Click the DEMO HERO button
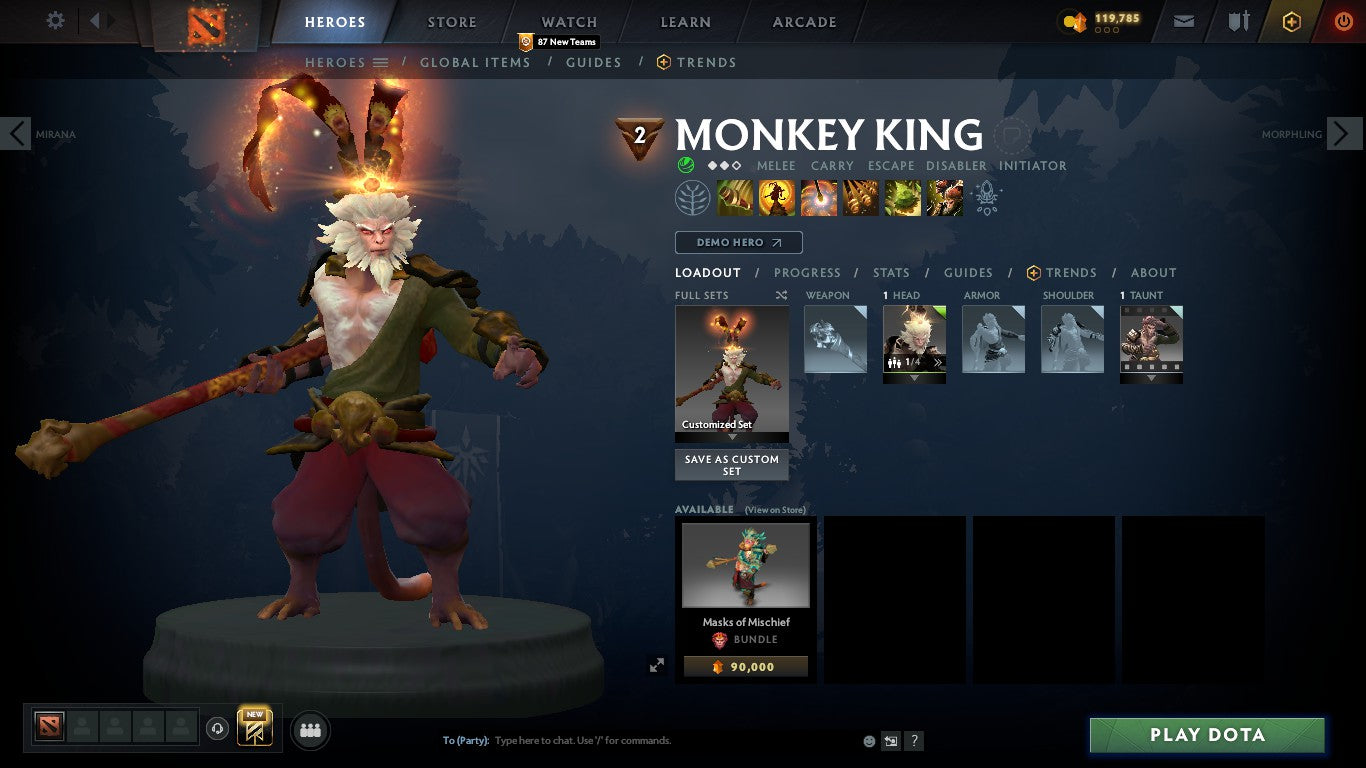This screenshot has height=768, width=1366. [738, 242]
